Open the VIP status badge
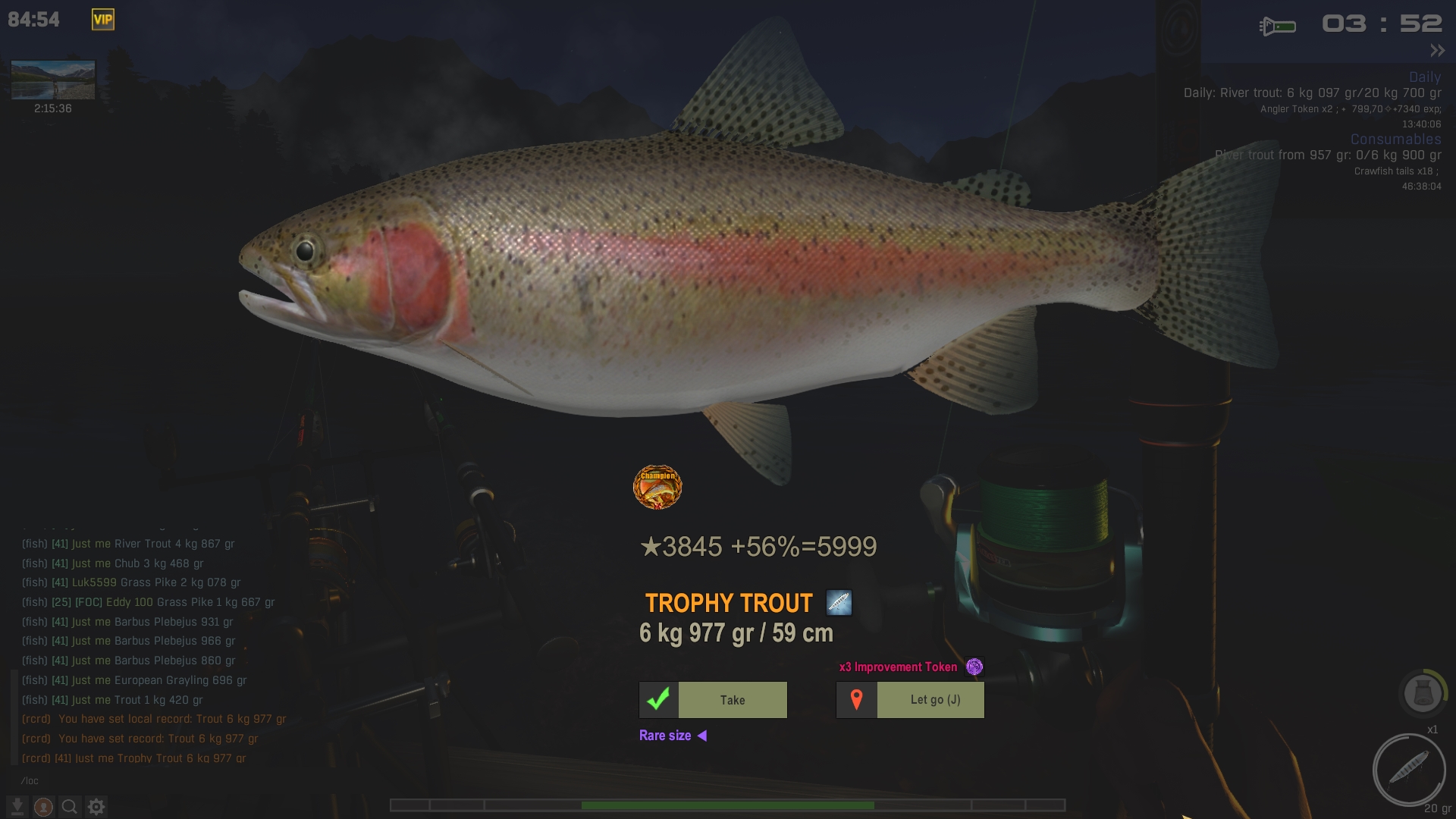Viewport: 1456px width, 819px height. 103,20
